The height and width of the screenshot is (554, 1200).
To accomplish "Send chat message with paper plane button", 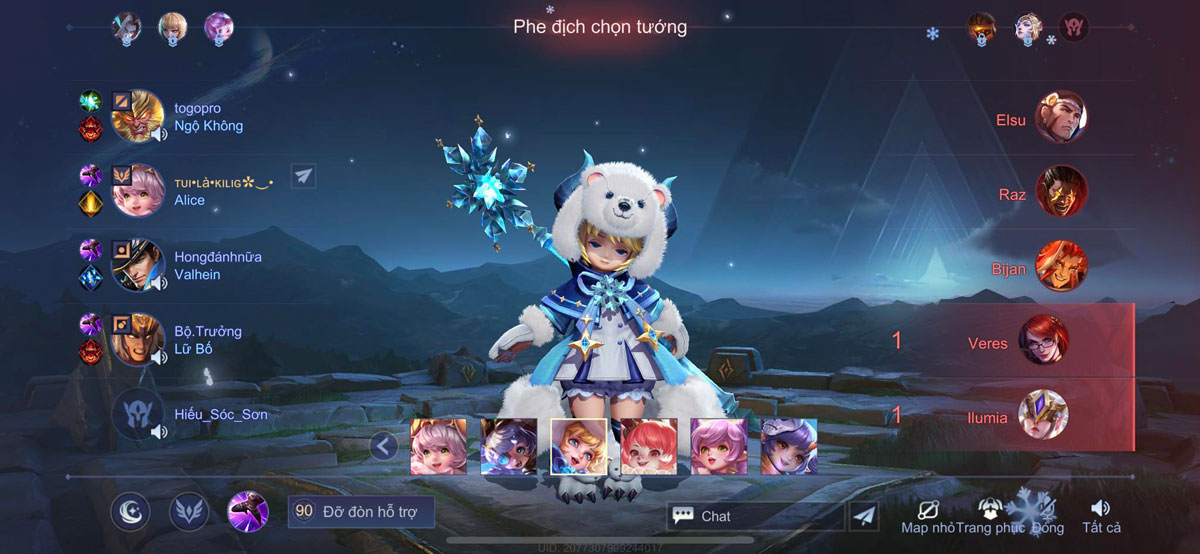I will click(865, 516).
